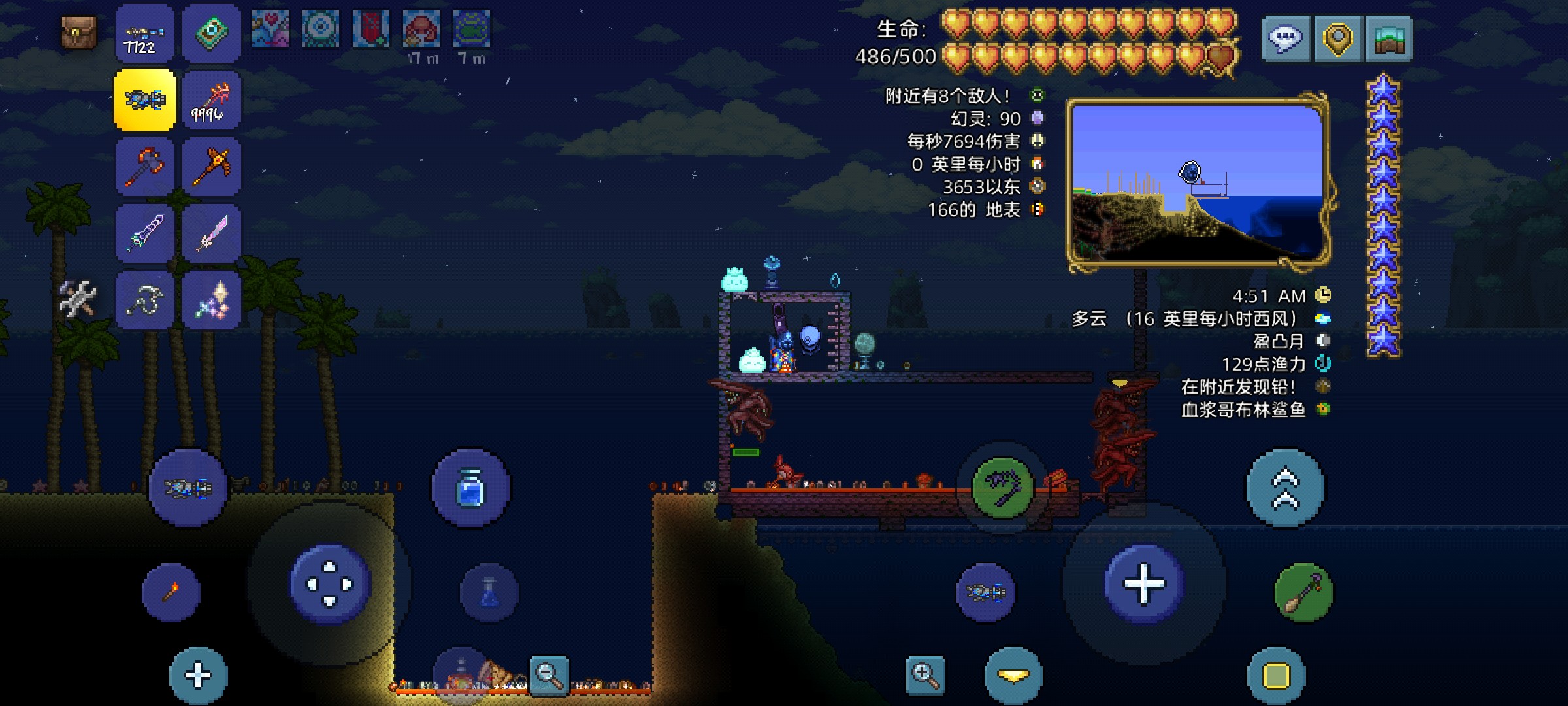
Task: Select the golden pickaxe hotbar slot
Action: (x=212, y=167)
